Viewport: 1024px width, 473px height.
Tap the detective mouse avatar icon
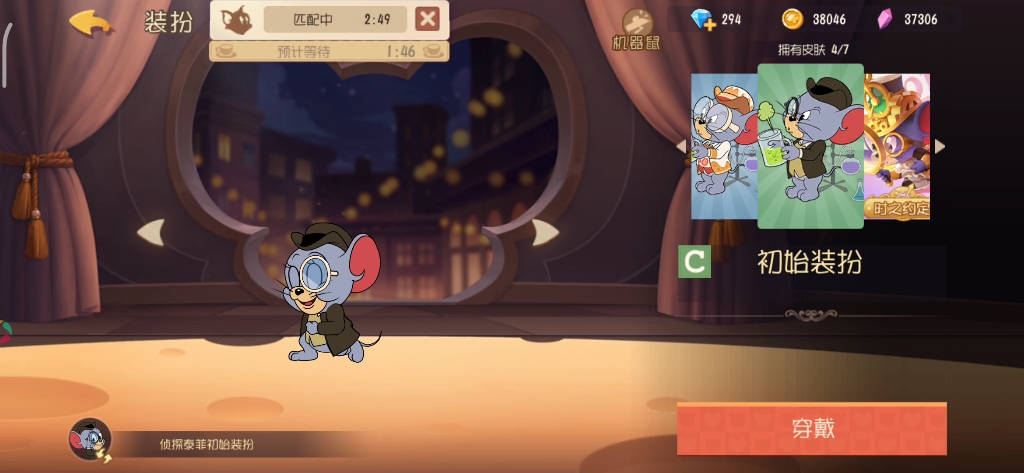click(89, 439)
